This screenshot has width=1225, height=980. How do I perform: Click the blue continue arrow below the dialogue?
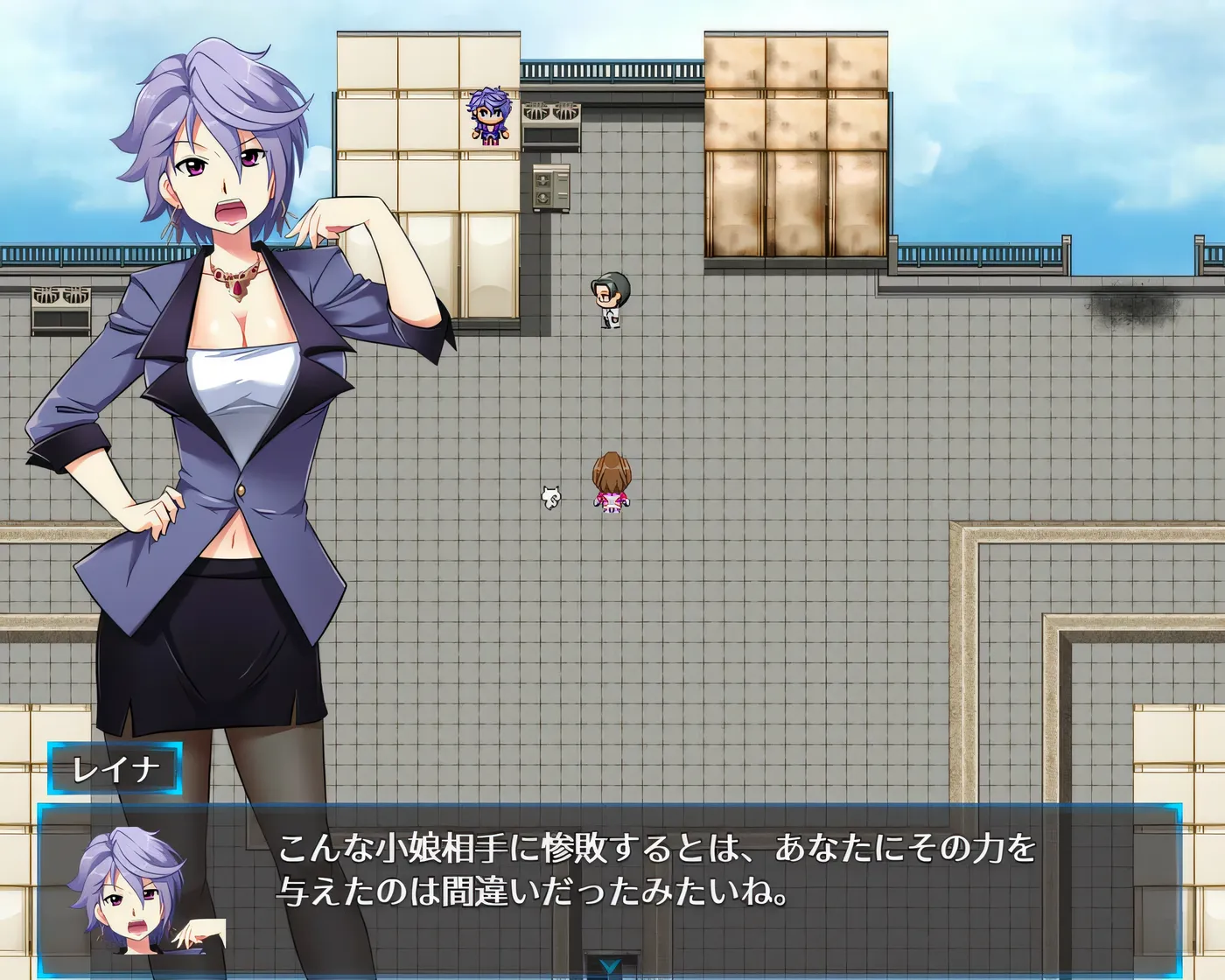612,965
